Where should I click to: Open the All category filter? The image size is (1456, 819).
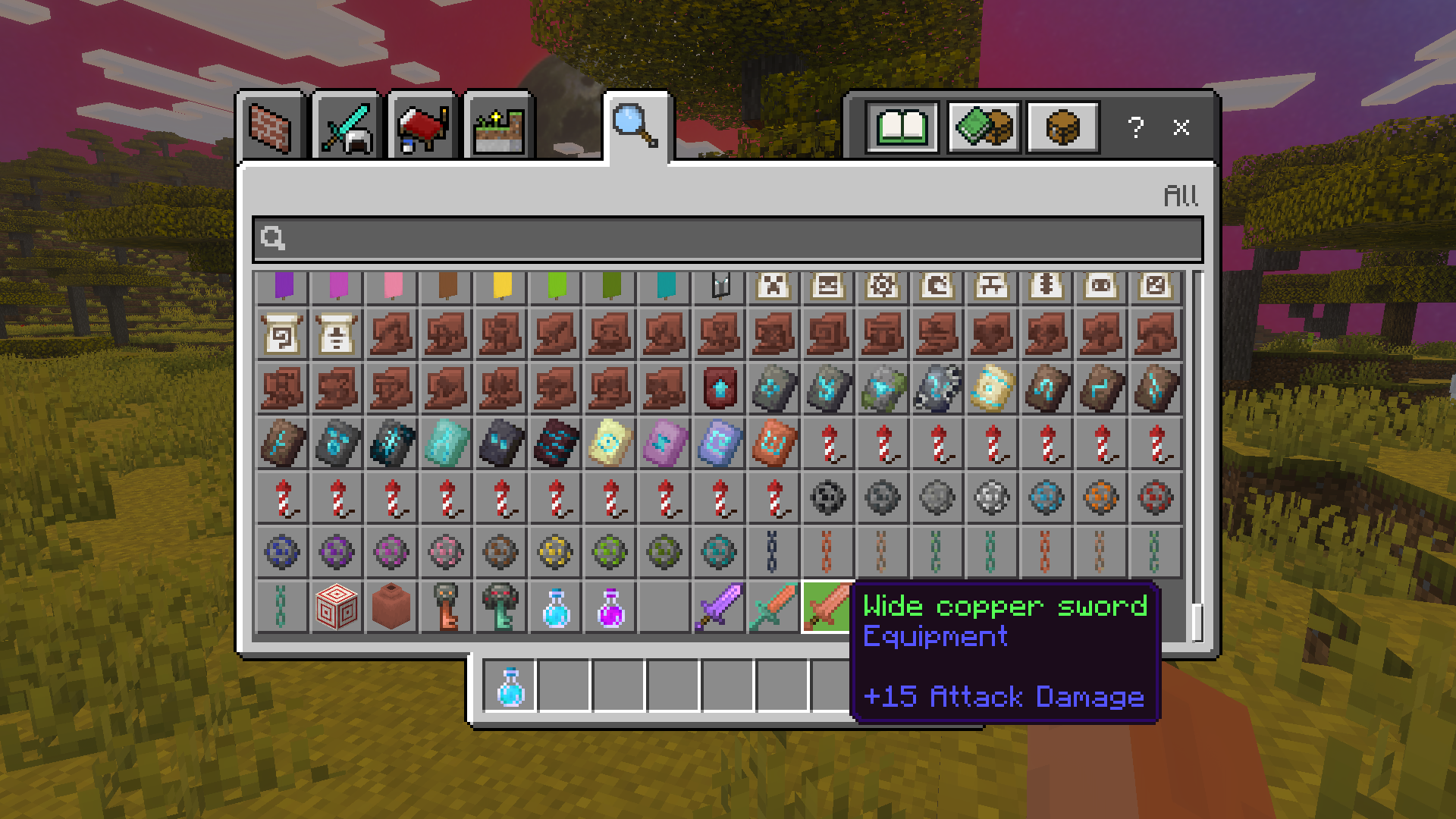1182,196
